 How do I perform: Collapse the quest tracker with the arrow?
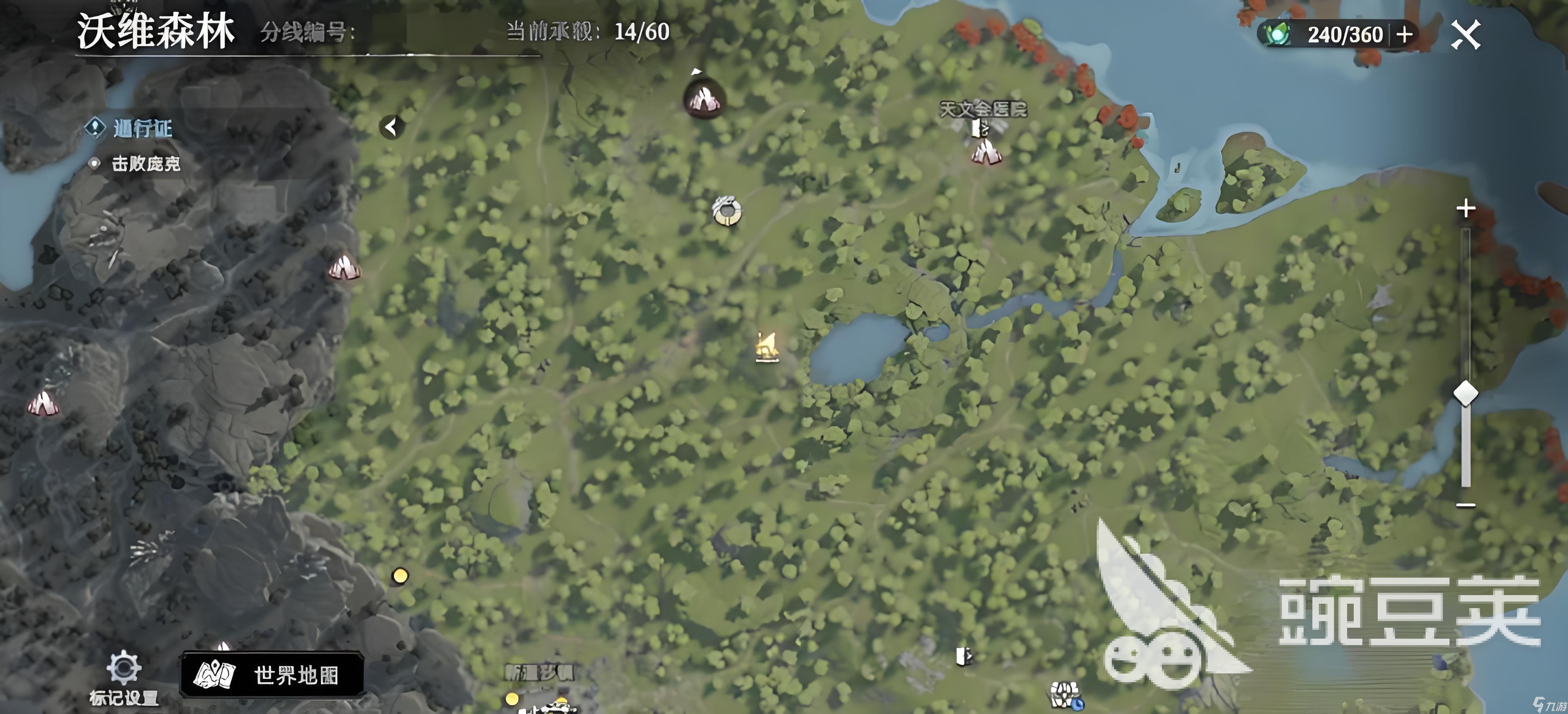pos(391,127)
